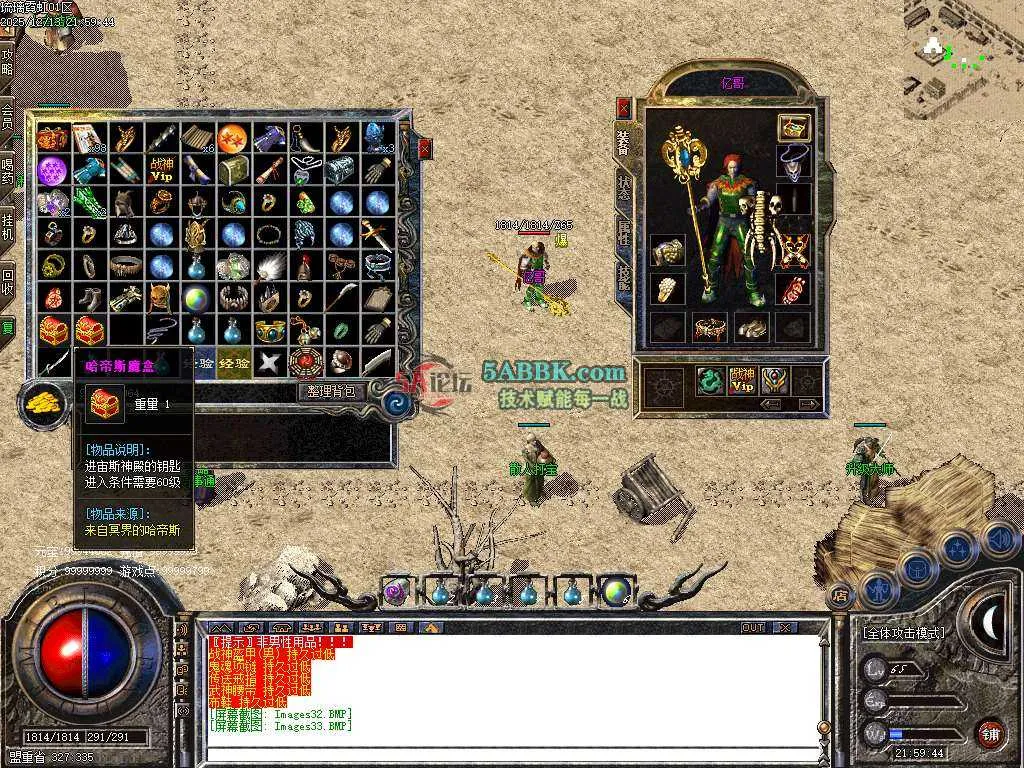
Task: Close the inventory bag window
Action: (425, 149)
